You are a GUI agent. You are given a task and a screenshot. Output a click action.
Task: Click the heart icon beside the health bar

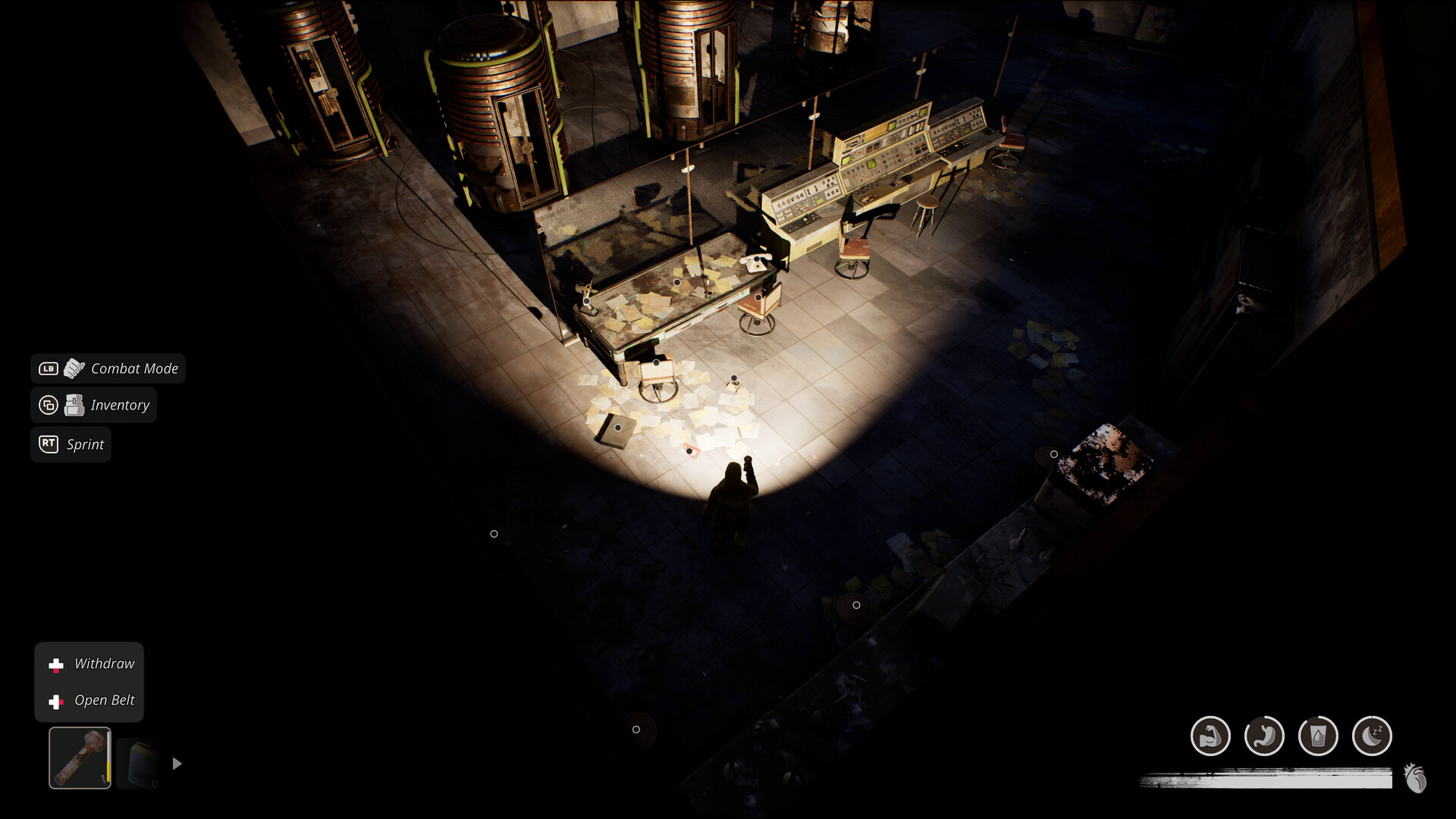pos(1417,777)
